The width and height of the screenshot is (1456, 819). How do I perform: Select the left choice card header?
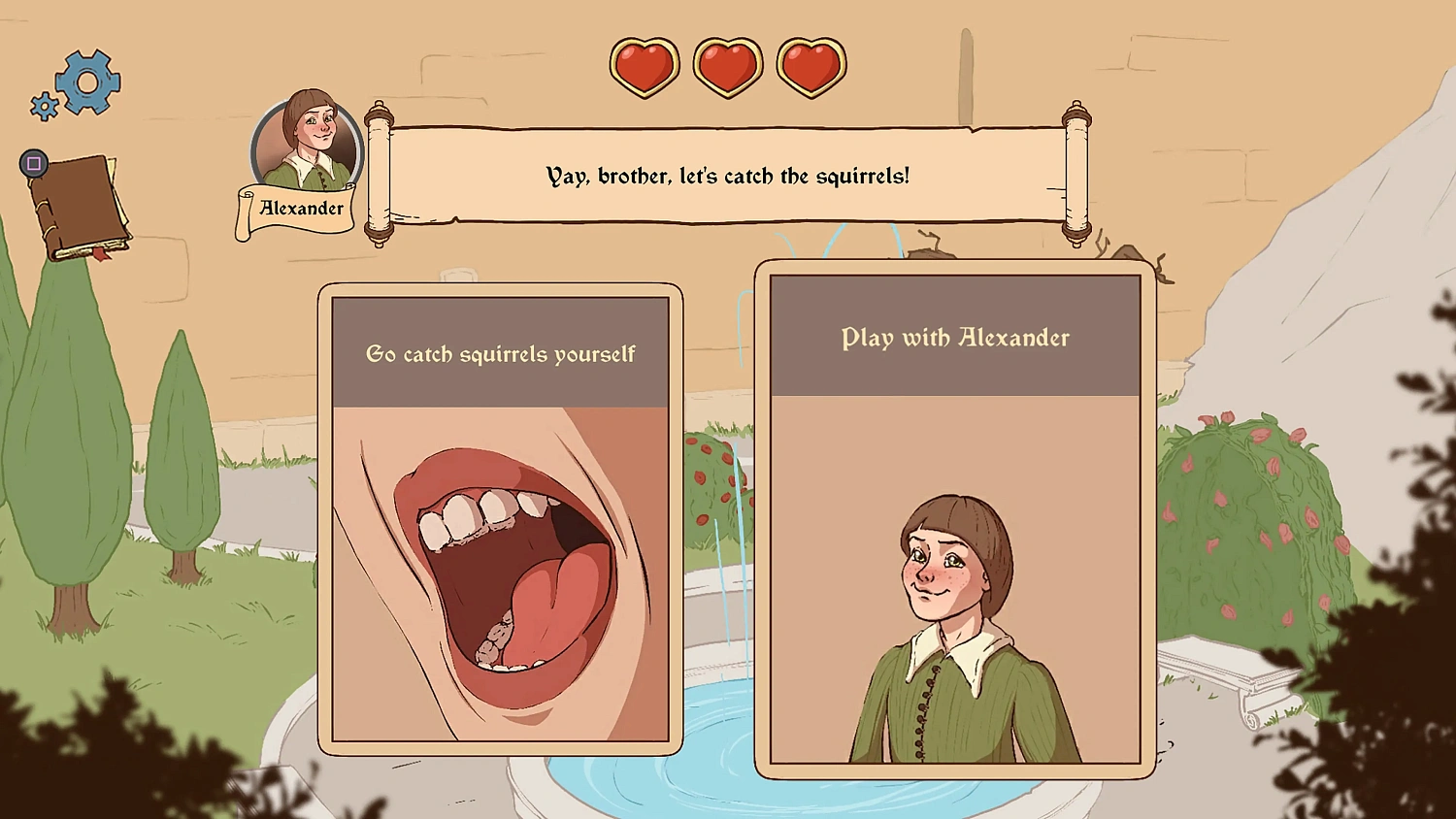(500, 354)
